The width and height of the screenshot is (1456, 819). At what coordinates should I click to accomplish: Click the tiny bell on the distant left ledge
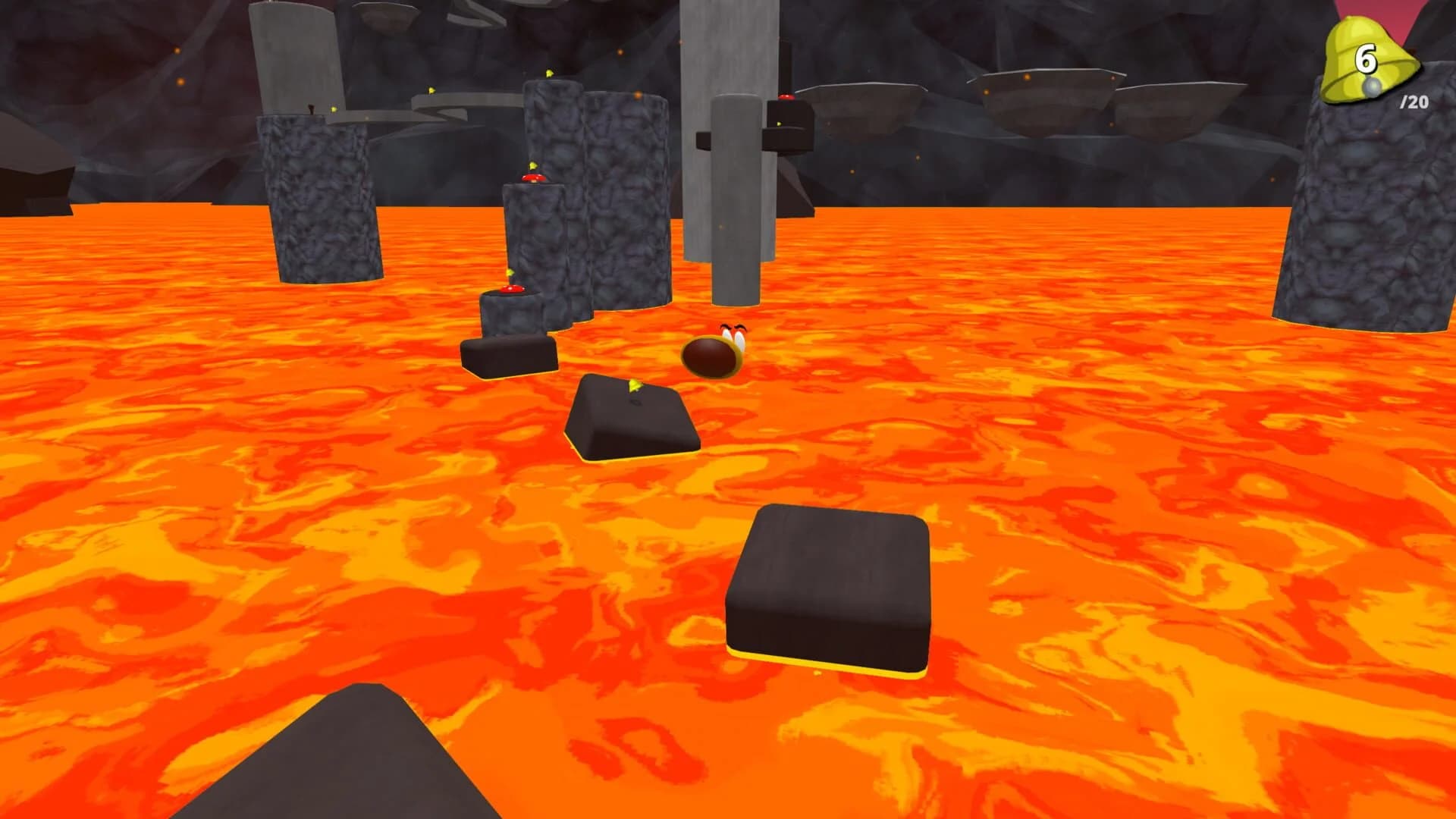(x=333, y=108)
